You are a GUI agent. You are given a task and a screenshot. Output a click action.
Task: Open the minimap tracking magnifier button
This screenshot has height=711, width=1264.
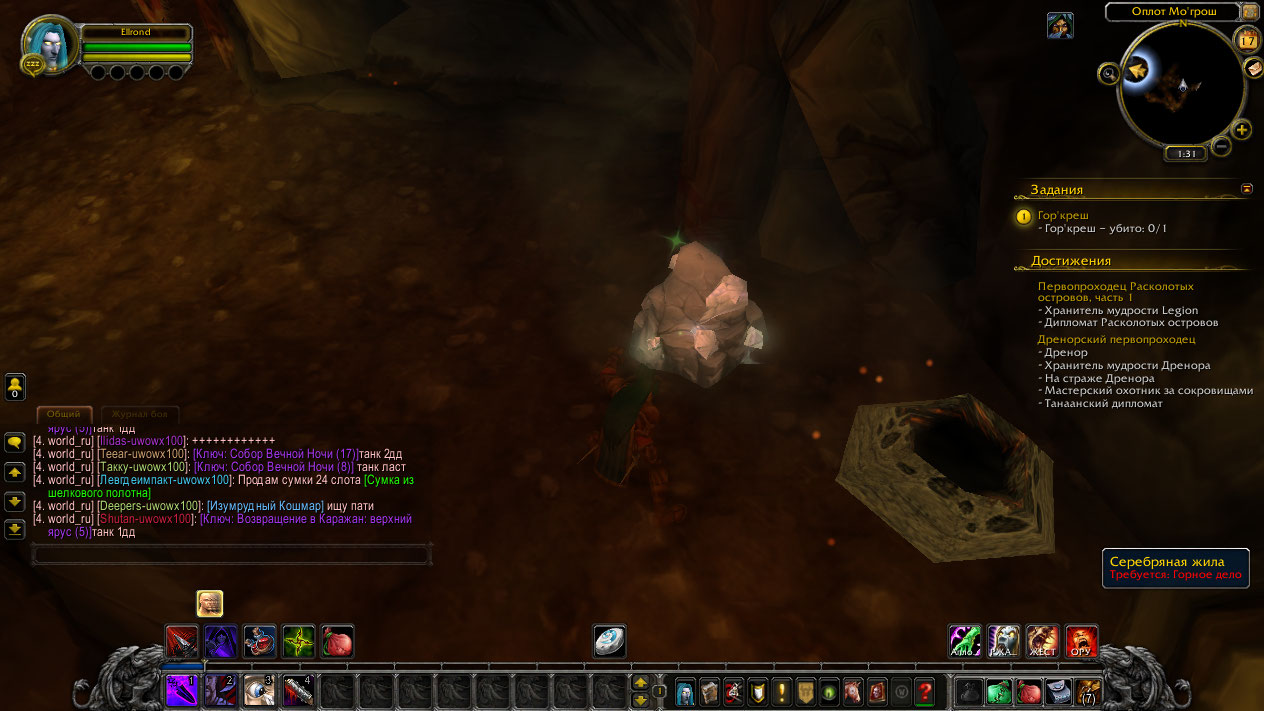coord(1108,73)
